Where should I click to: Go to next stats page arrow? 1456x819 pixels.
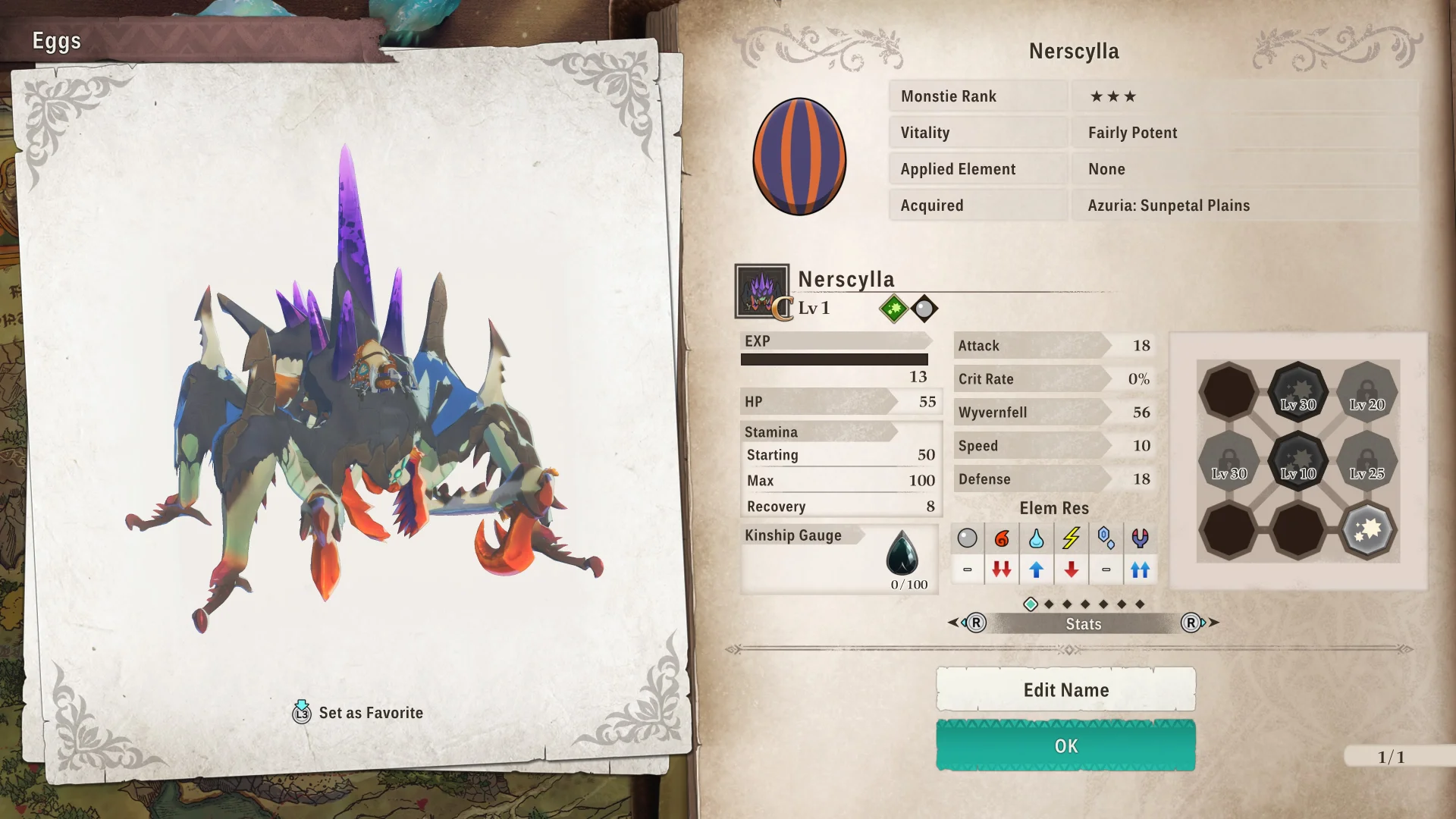click(1200, 623)
